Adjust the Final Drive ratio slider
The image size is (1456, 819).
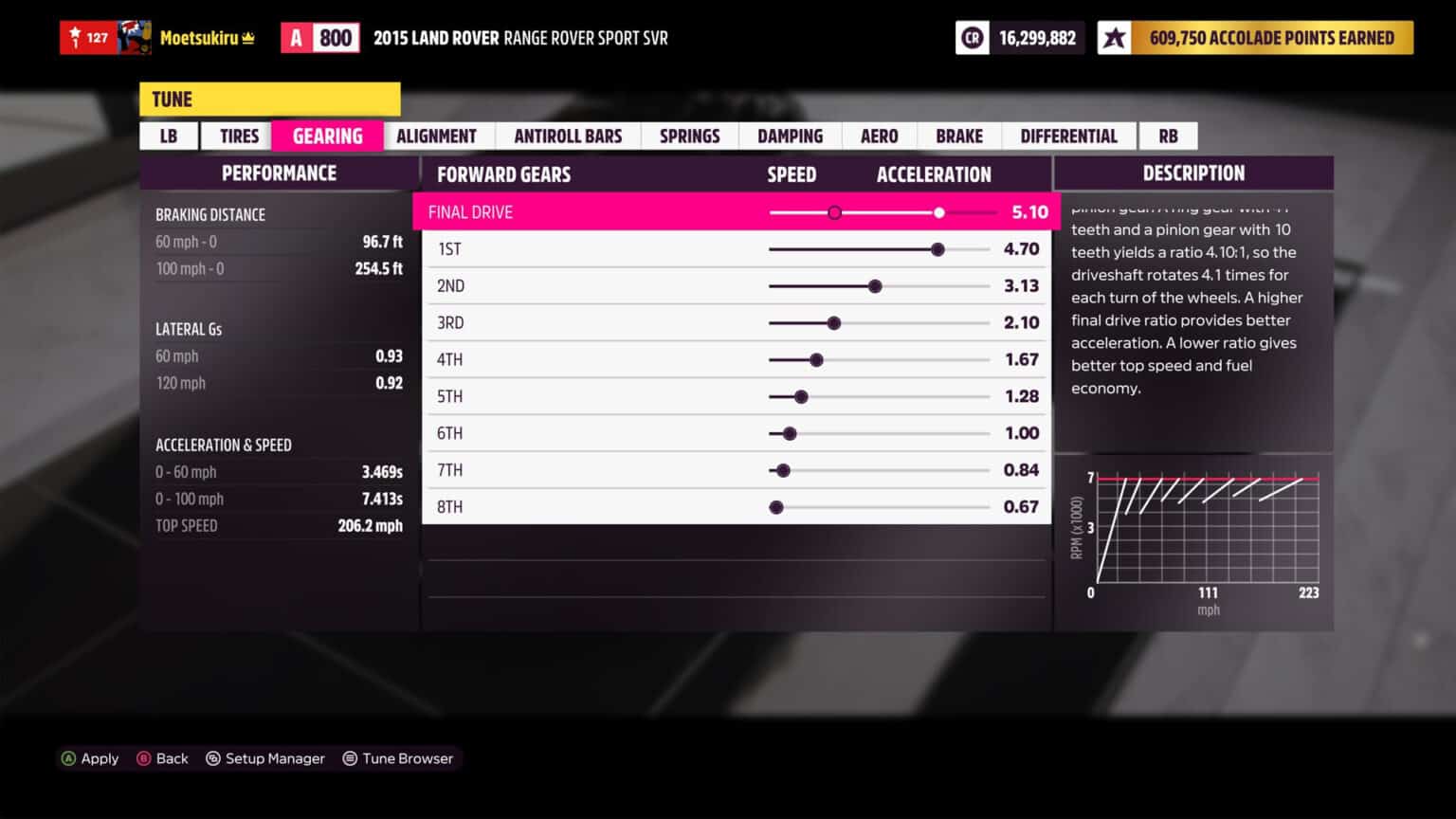pos(938,212)
